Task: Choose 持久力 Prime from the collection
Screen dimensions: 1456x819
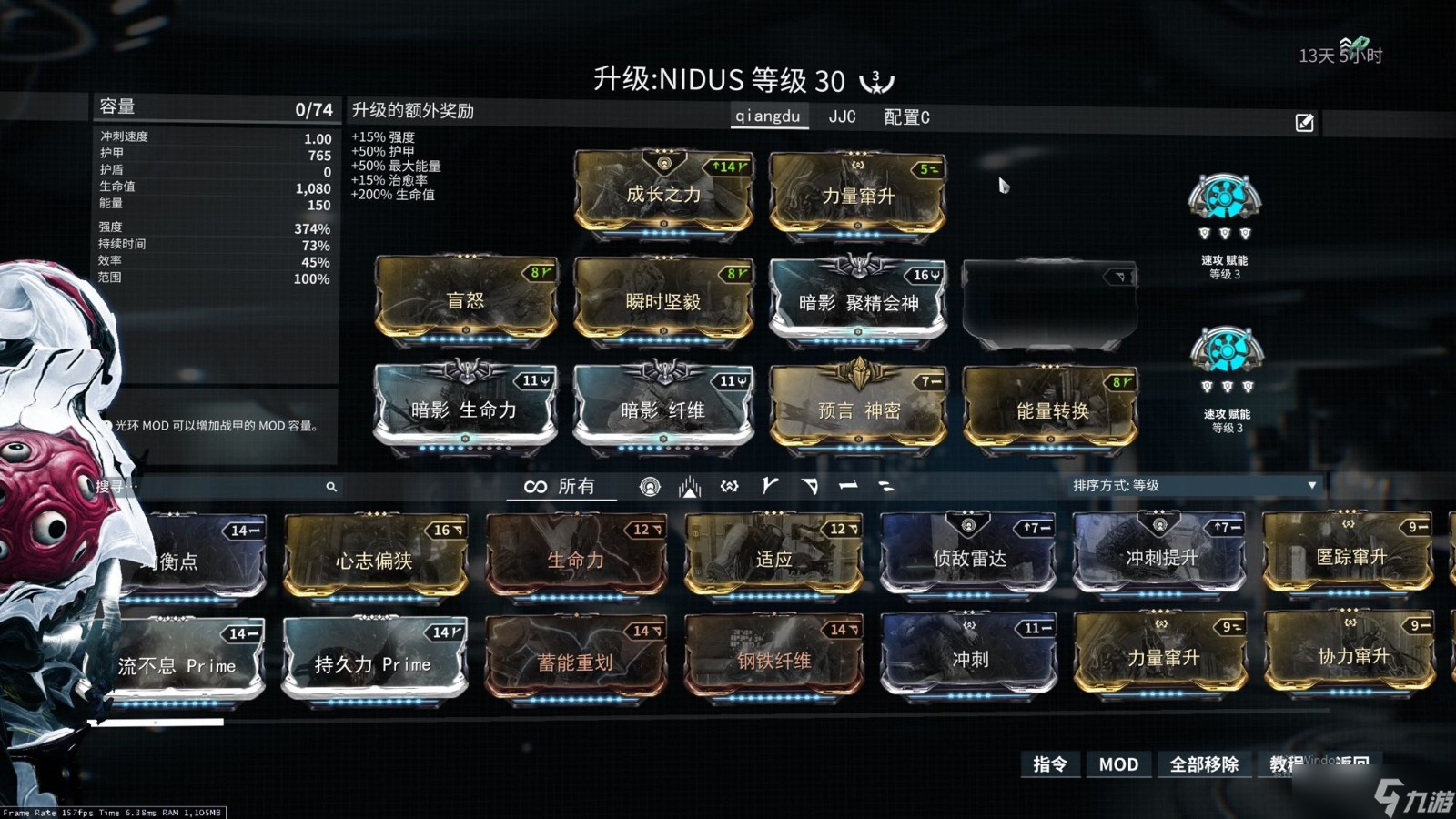Action: 373,664
